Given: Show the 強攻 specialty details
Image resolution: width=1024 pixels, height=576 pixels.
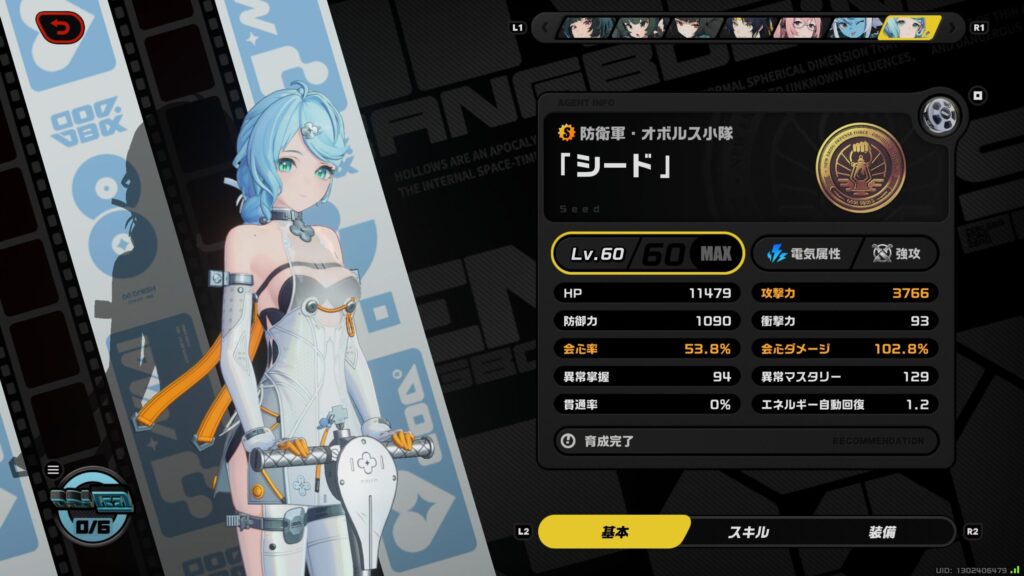Looking at the screenshot, I should pyautogui.click(x=897, y=254).
